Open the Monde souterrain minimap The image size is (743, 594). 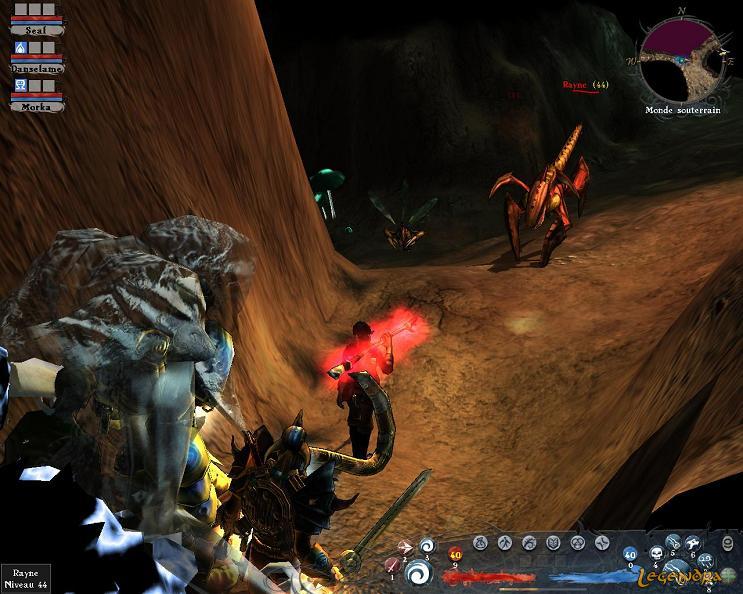[680, 59]
